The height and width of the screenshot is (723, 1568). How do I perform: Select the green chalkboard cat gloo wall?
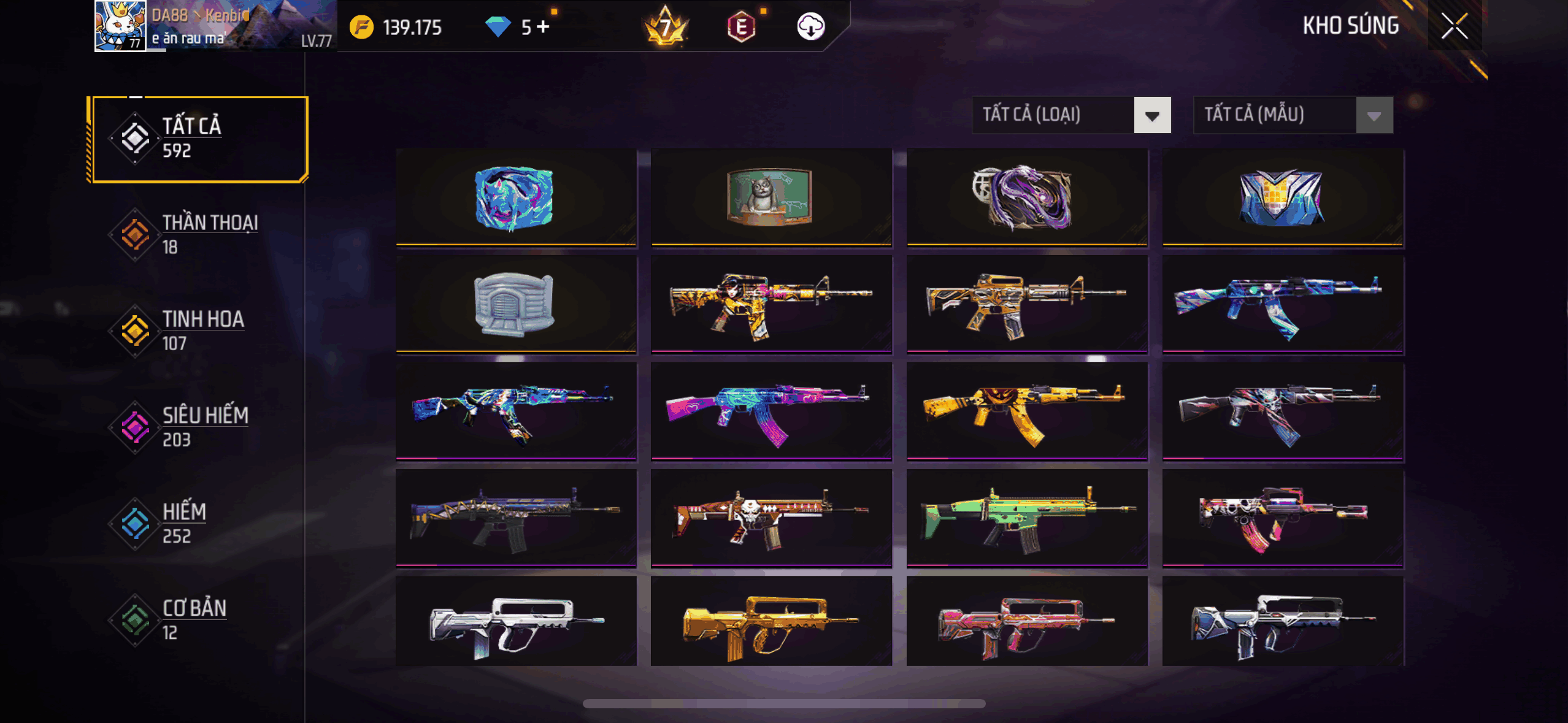pyautogui.click(x=771, y=197)
